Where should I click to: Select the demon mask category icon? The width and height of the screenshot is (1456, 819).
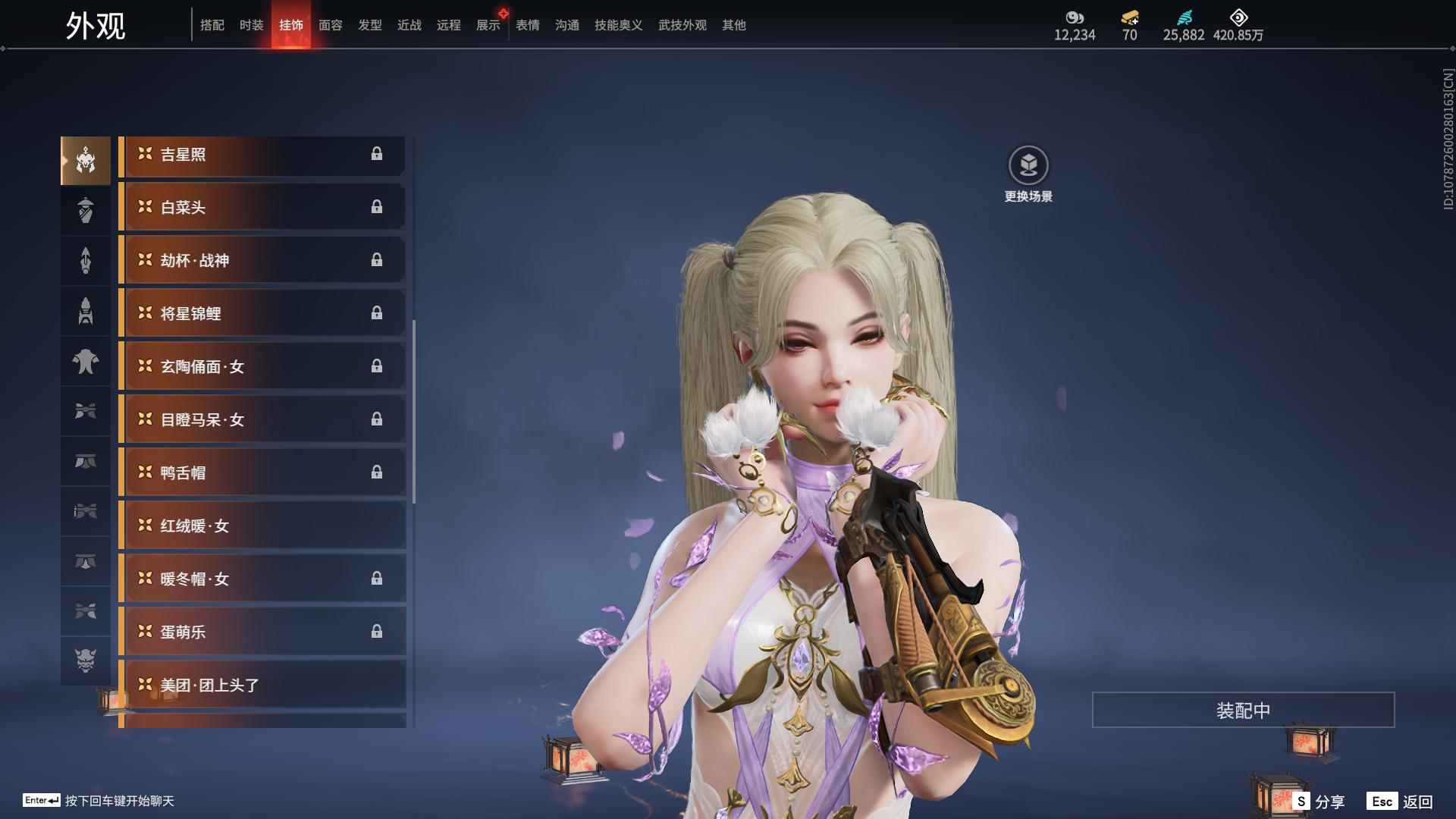pyautogui.click(x=86, y=661)
